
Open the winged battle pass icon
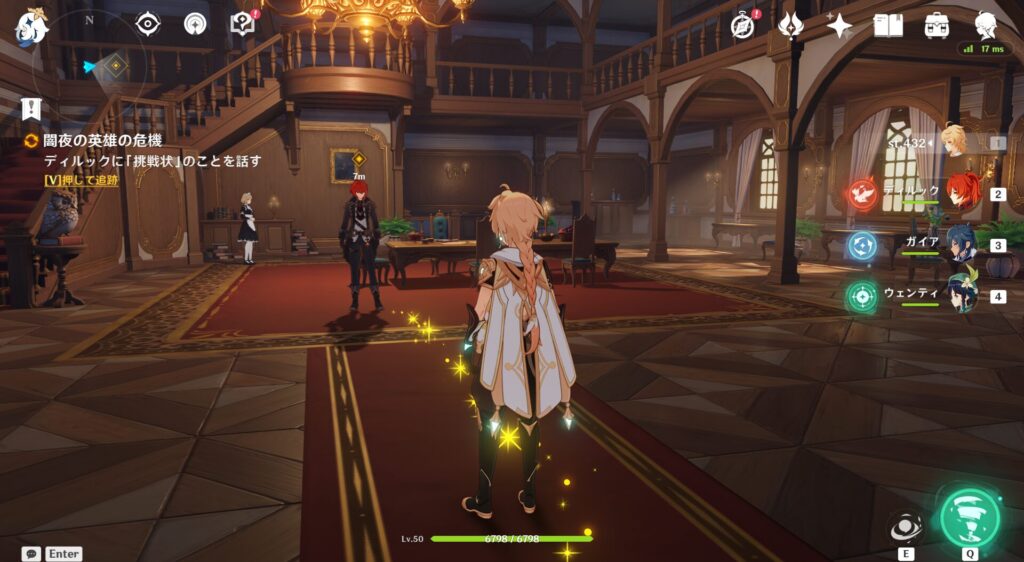(x=791, y=25)
